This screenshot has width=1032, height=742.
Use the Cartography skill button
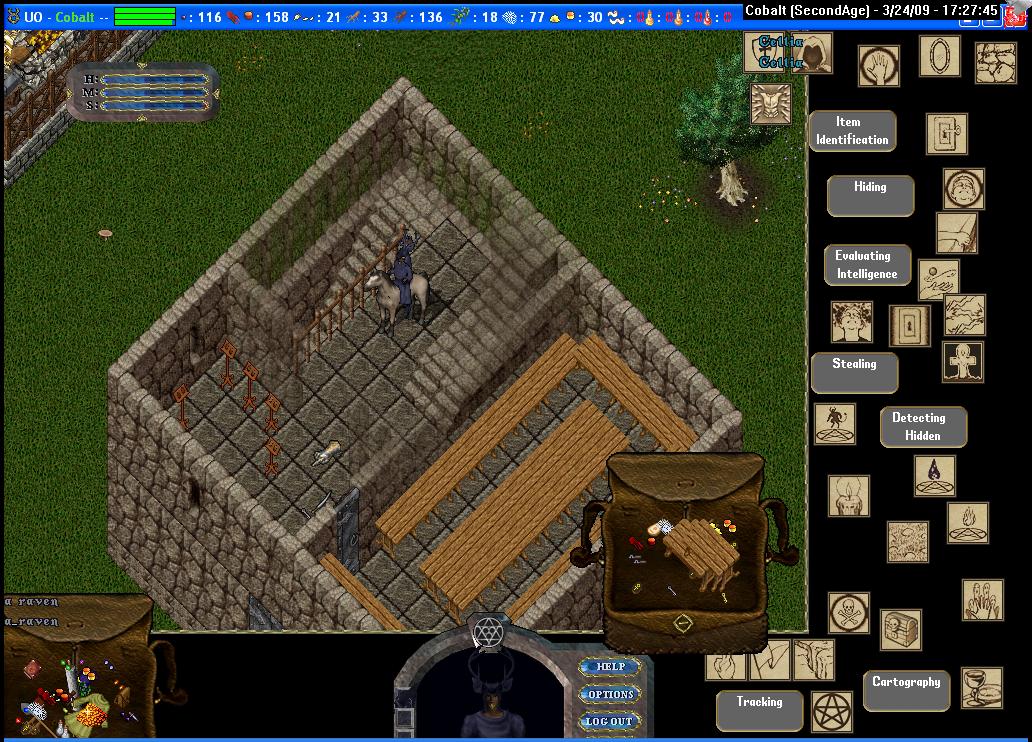906,690
